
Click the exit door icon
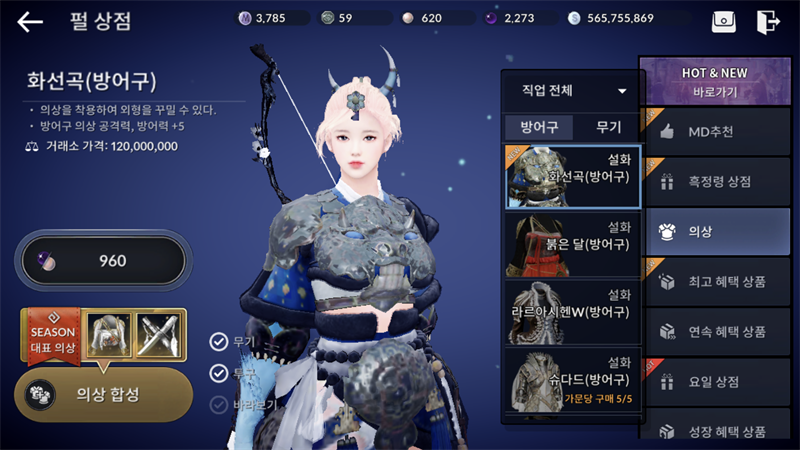(x=768, y=21)
